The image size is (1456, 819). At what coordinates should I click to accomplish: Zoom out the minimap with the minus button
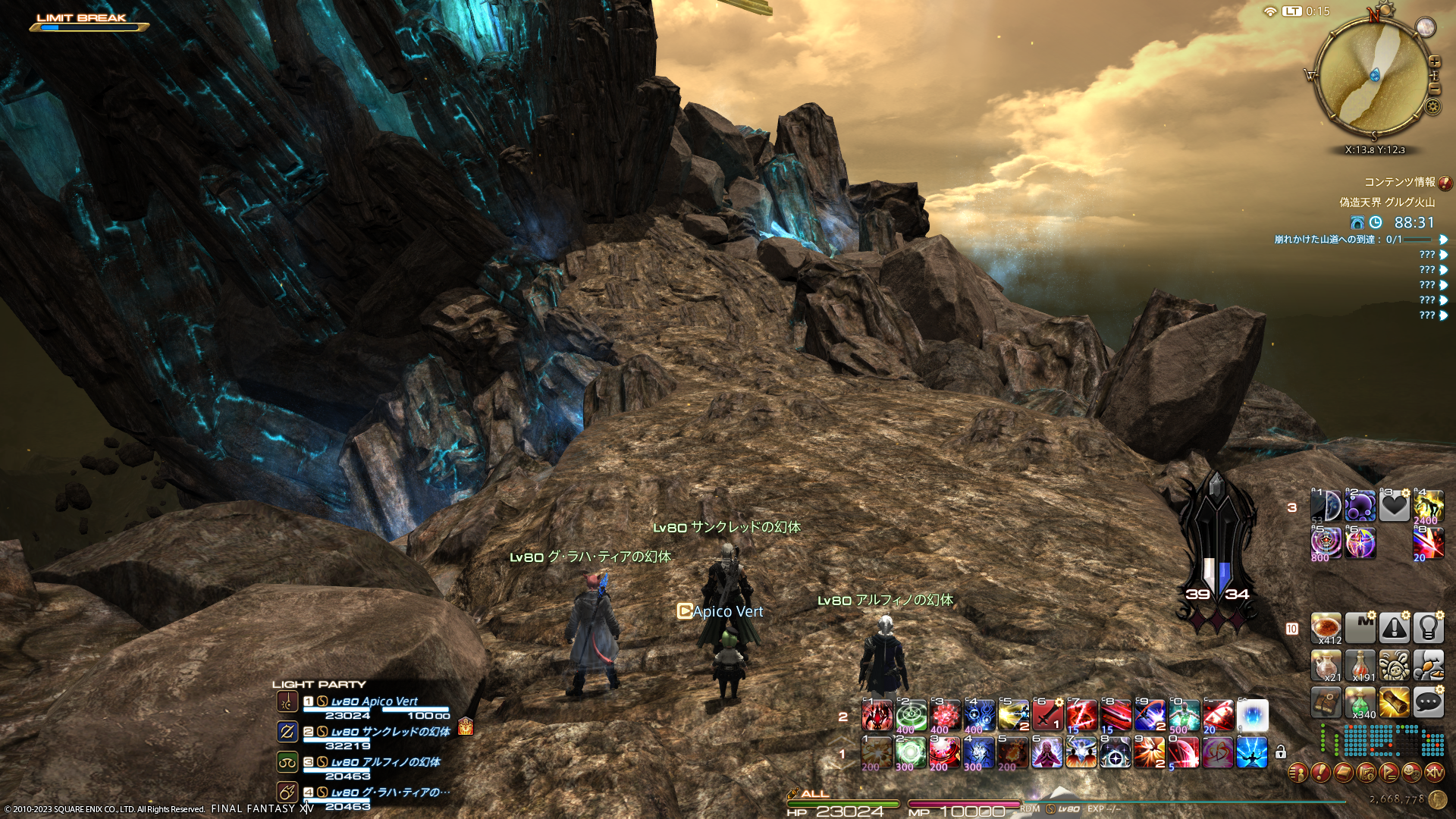pos(1434,89)
